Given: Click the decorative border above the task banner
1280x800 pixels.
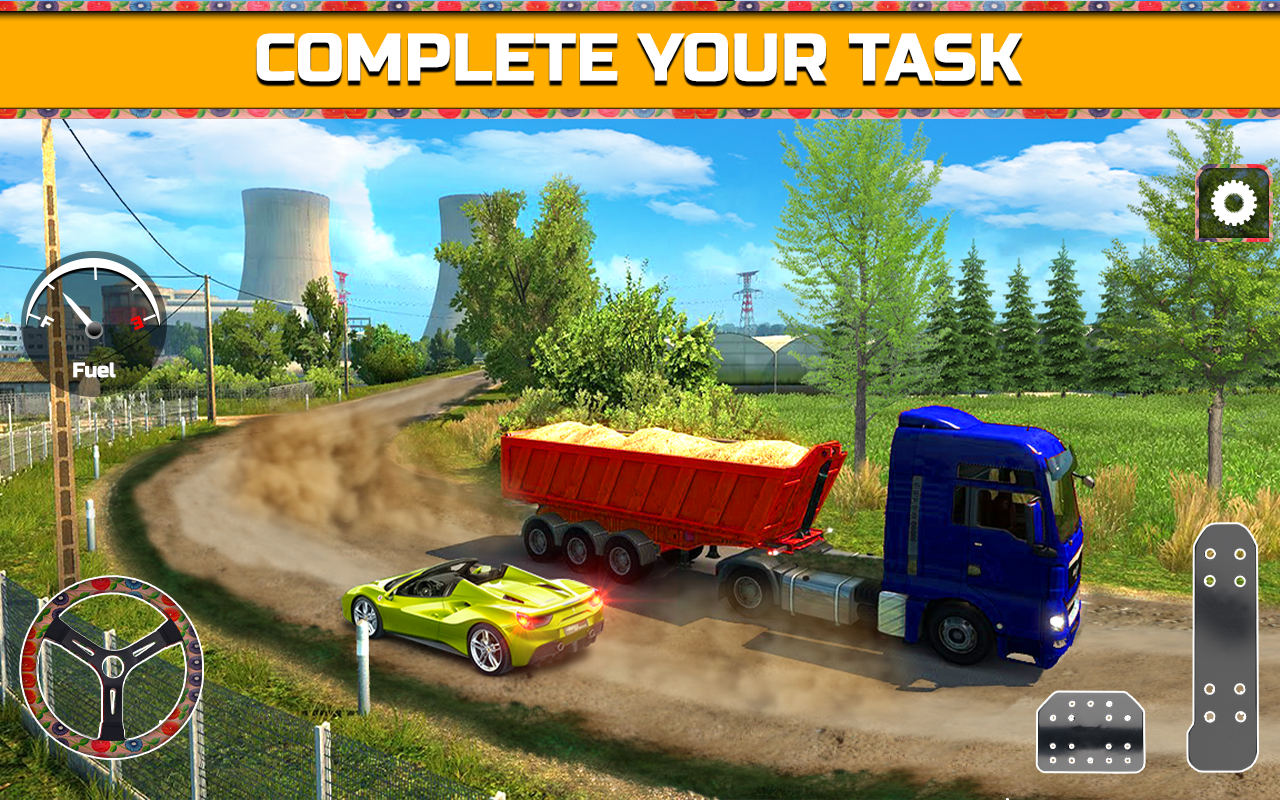Looking at the screenshot, I should [x=640, y=8].
